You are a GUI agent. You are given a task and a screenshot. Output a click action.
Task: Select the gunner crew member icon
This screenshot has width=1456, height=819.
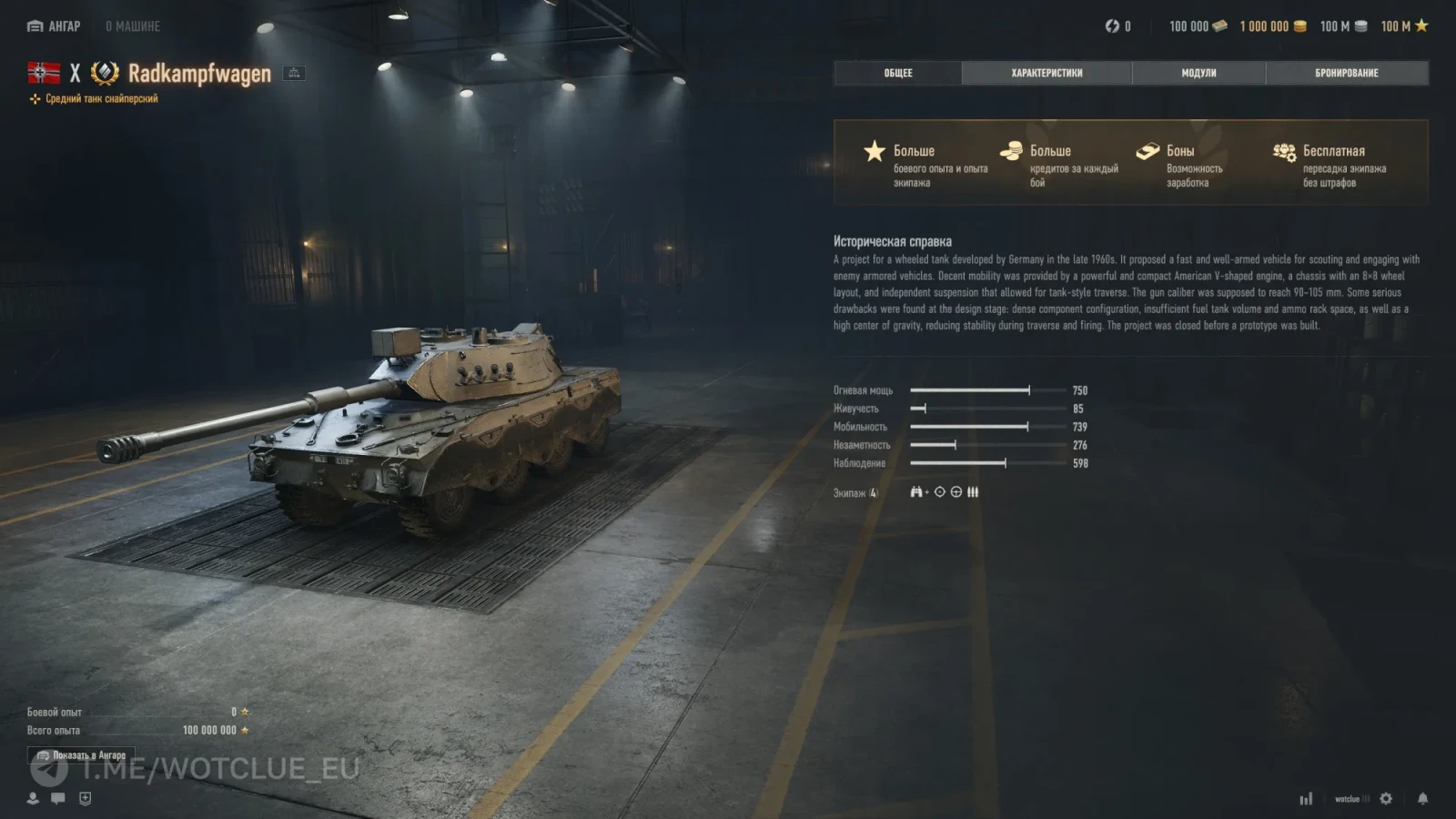click(939, 491)
